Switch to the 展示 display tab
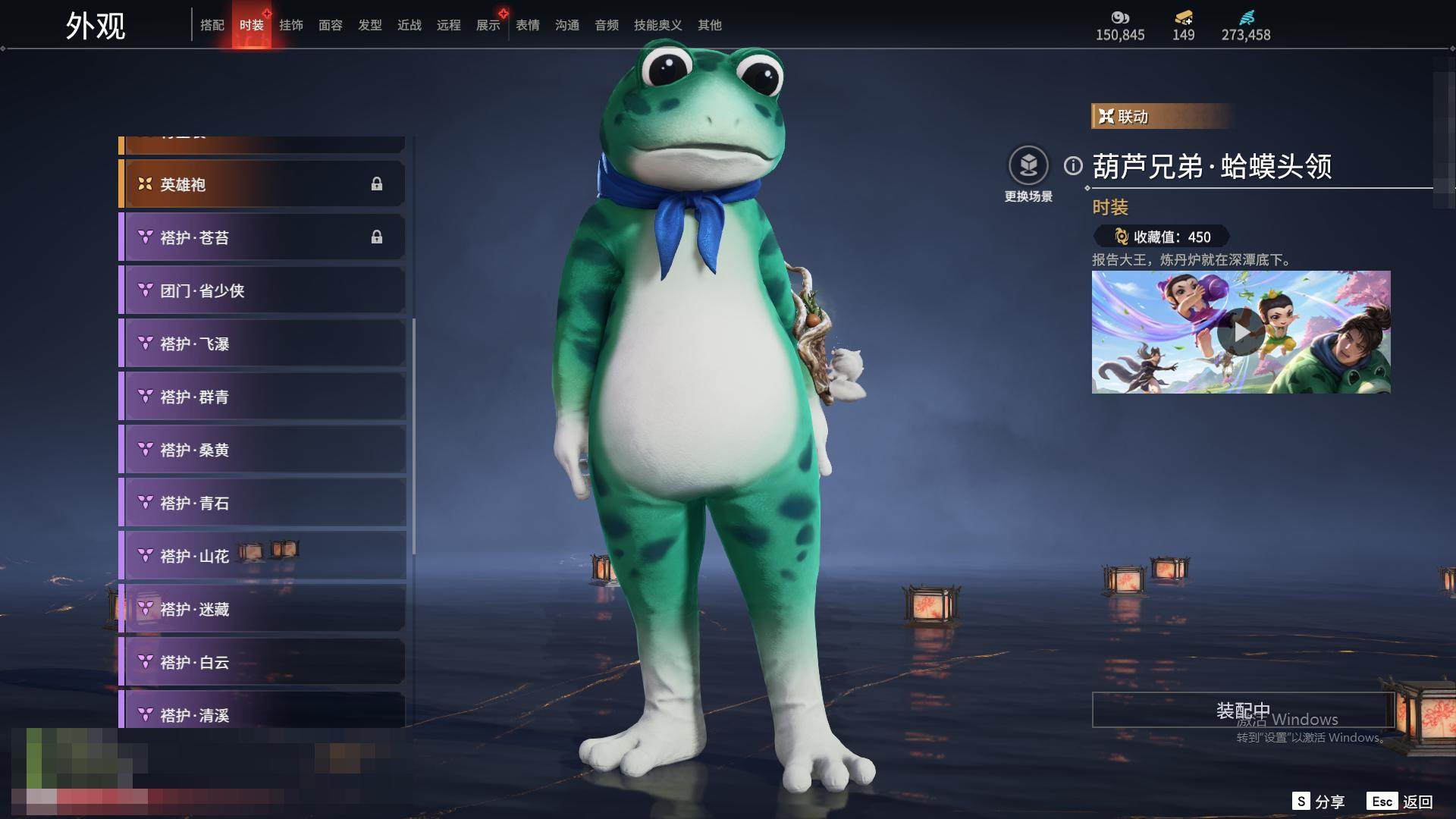 (x=488, y=25)
